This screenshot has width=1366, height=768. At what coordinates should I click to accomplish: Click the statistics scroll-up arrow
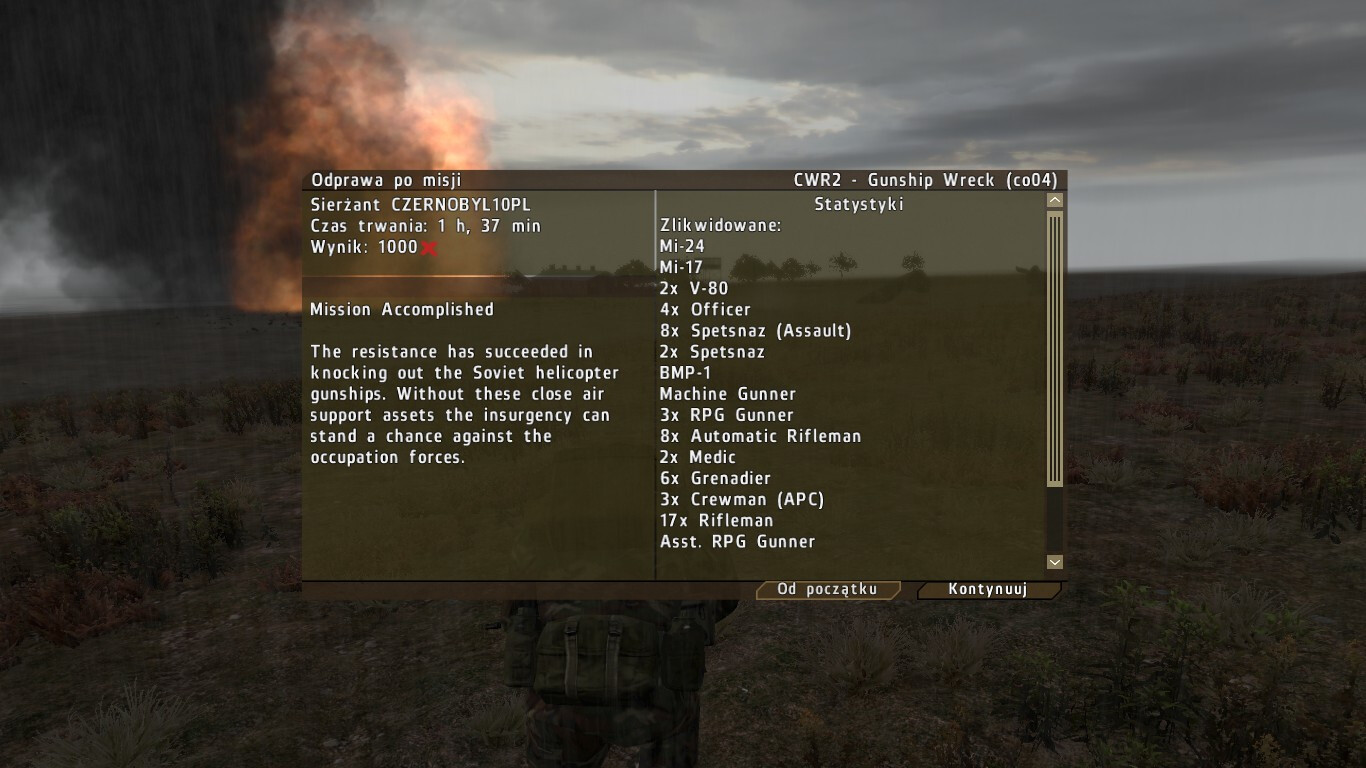coord(1054,201)
